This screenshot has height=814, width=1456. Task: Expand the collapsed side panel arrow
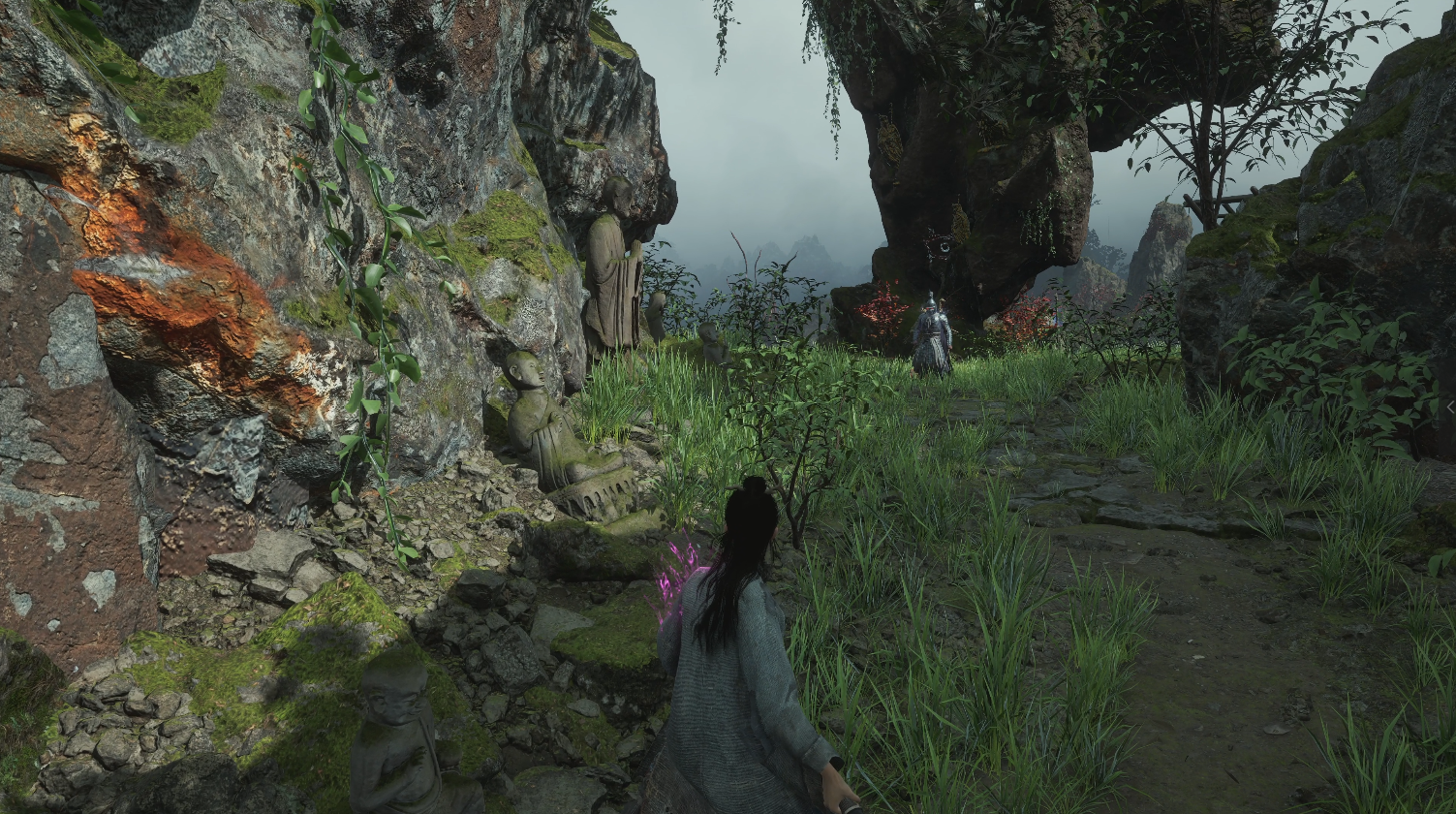pos(1450,408)
